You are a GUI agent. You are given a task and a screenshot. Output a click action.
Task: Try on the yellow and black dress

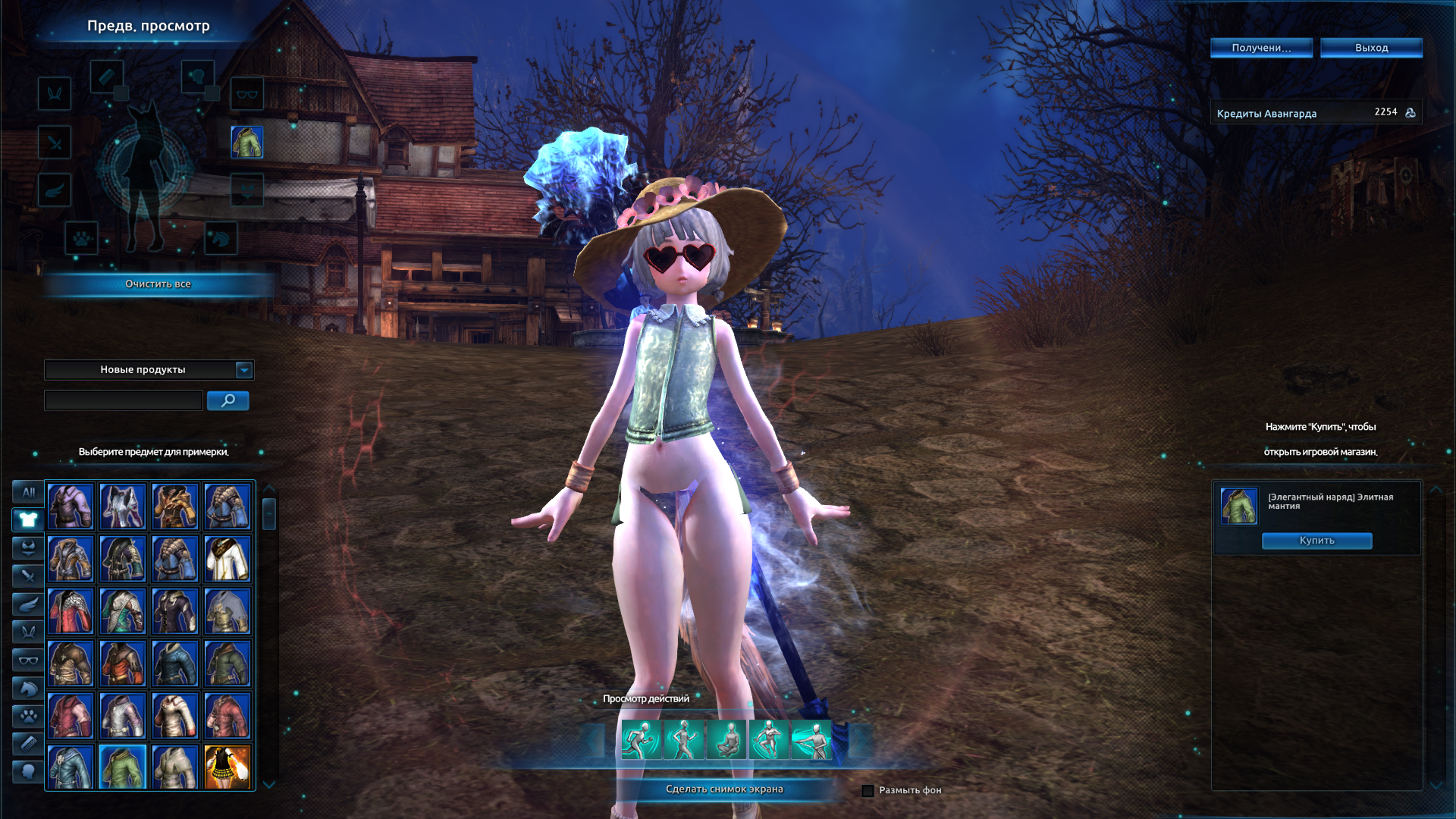(227, 767)
